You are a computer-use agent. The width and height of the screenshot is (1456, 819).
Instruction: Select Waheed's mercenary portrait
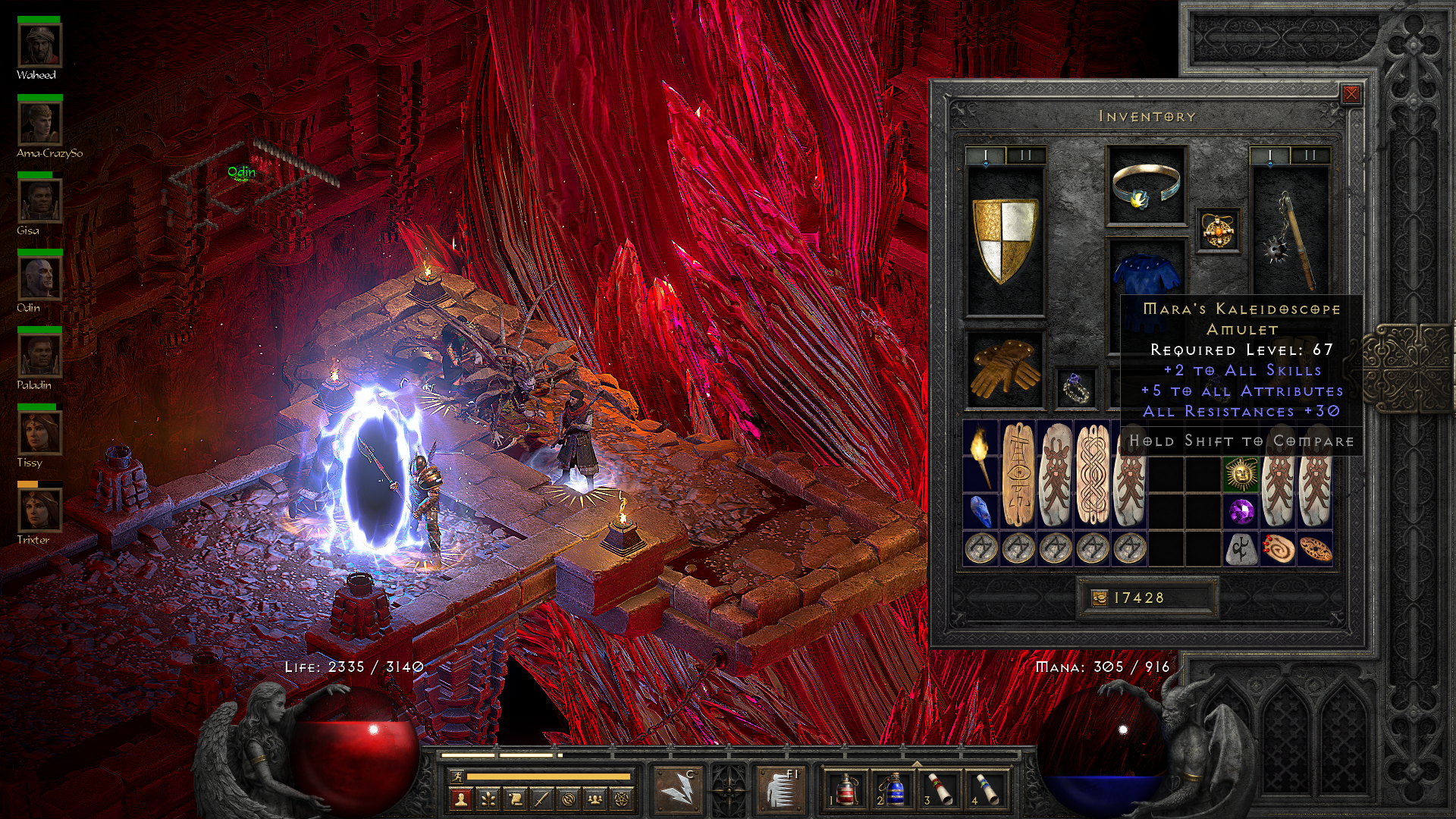[39, 45]
